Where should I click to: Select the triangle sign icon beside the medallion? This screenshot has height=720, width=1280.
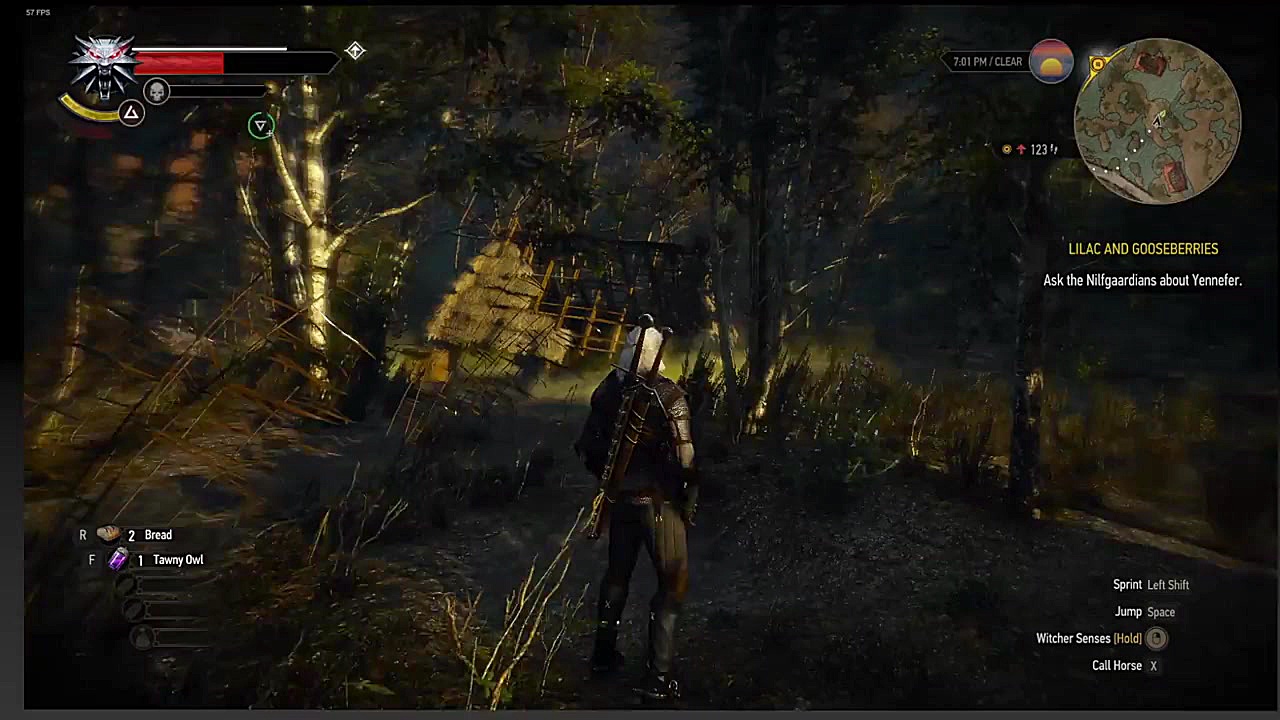click(x=131, y=113)
